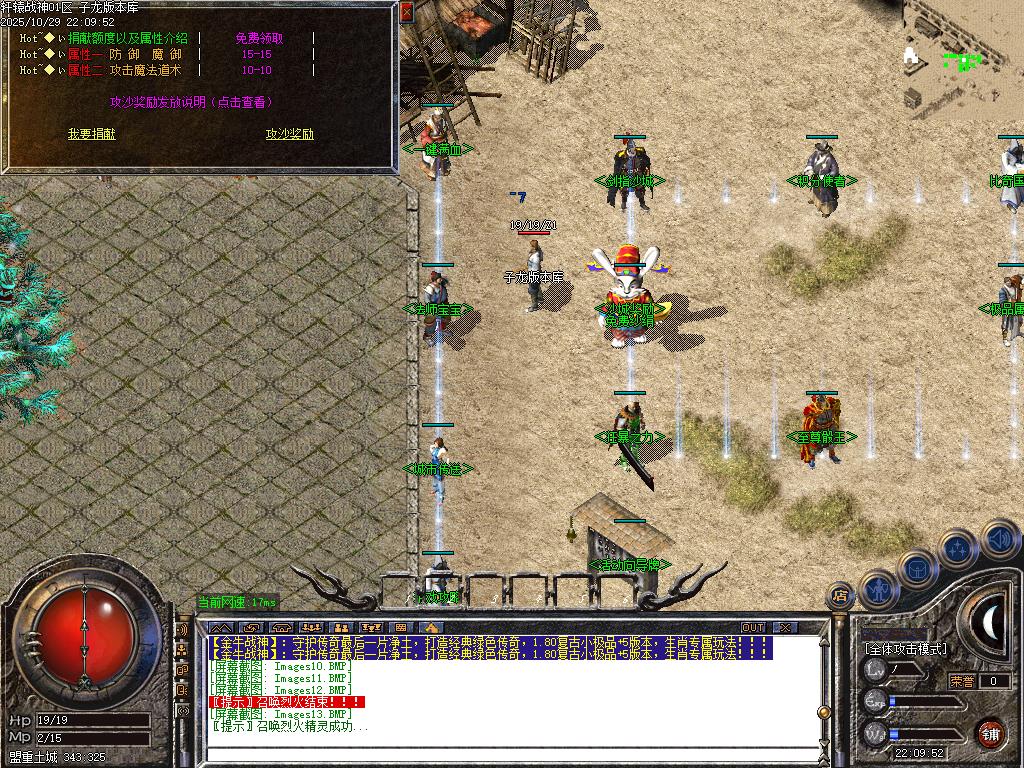Click the red 铺 stall button
The width and height of the screenshot is (1024, 768).
click(x=991, y=733)
